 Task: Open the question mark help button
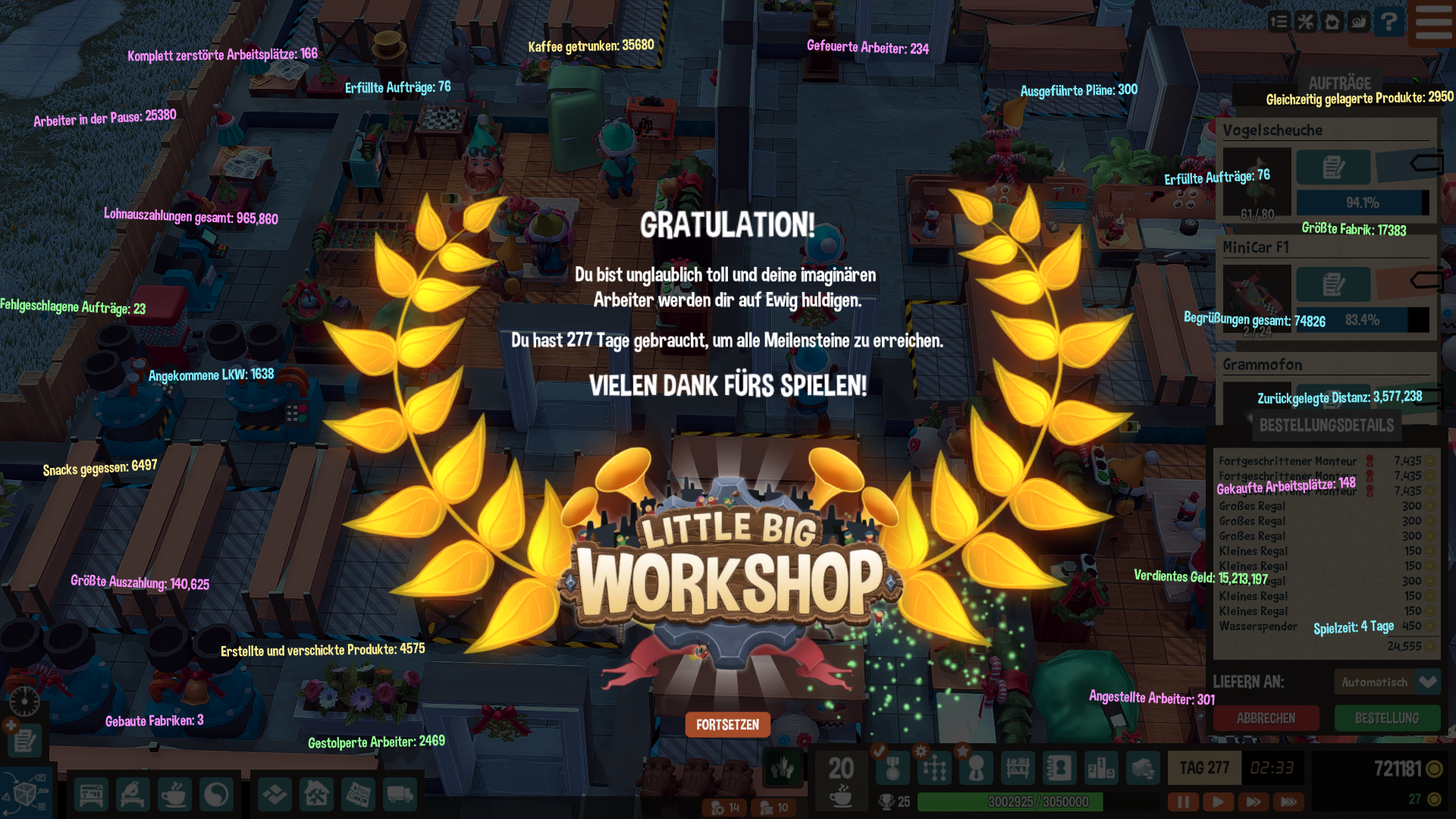click(1389, 22)
